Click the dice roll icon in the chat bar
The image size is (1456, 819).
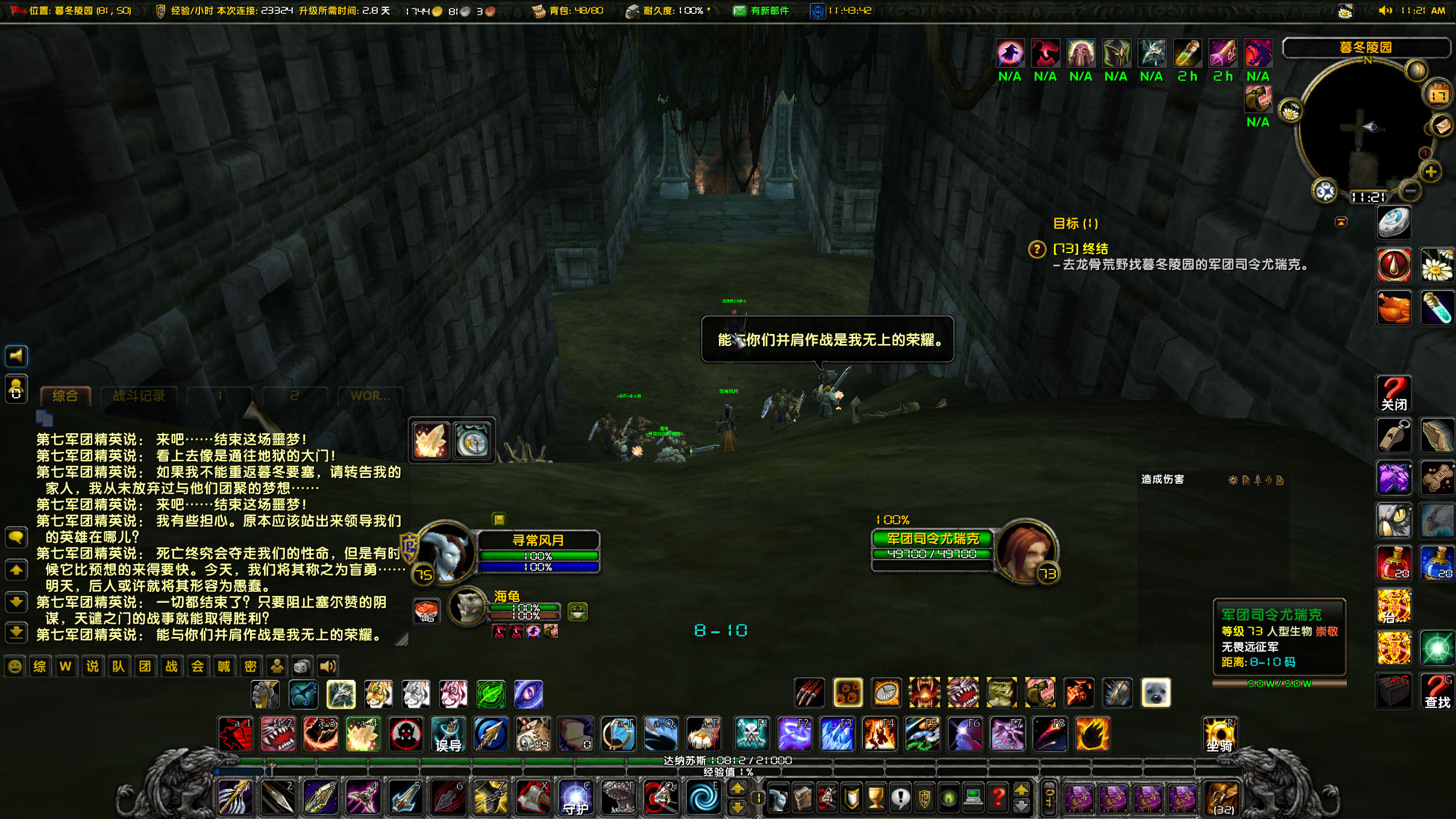(302, 666)
